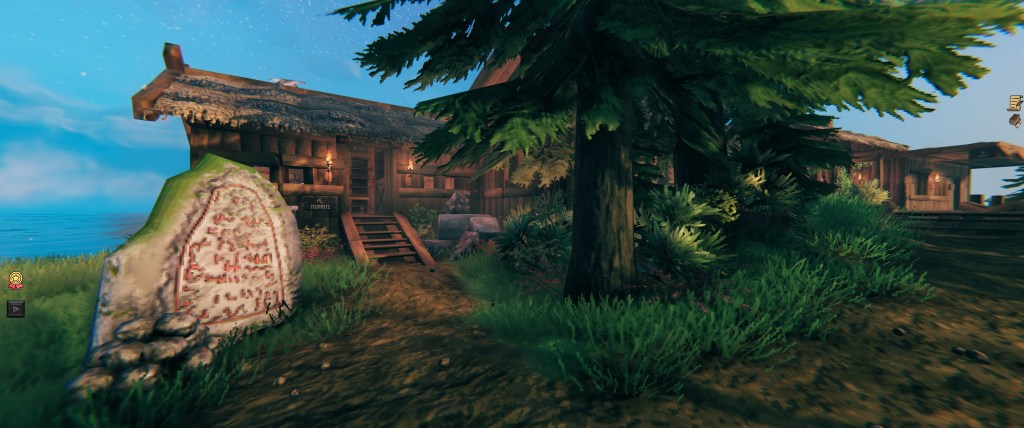This screenshot has height=428, width=1024.
Task: Open the scroll with quill icon
Action: point(1015,102)
